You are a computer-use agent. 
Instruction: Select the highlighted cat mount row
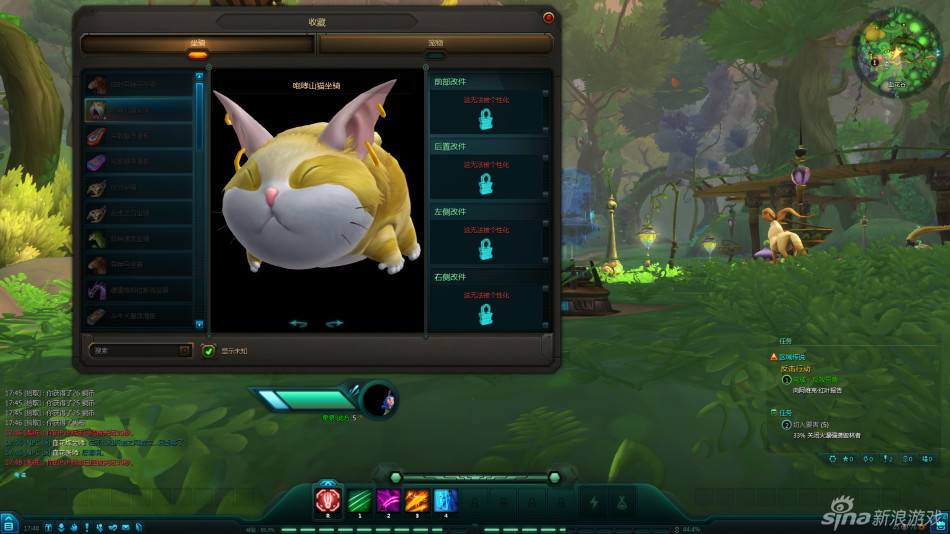tap(139, 110)
